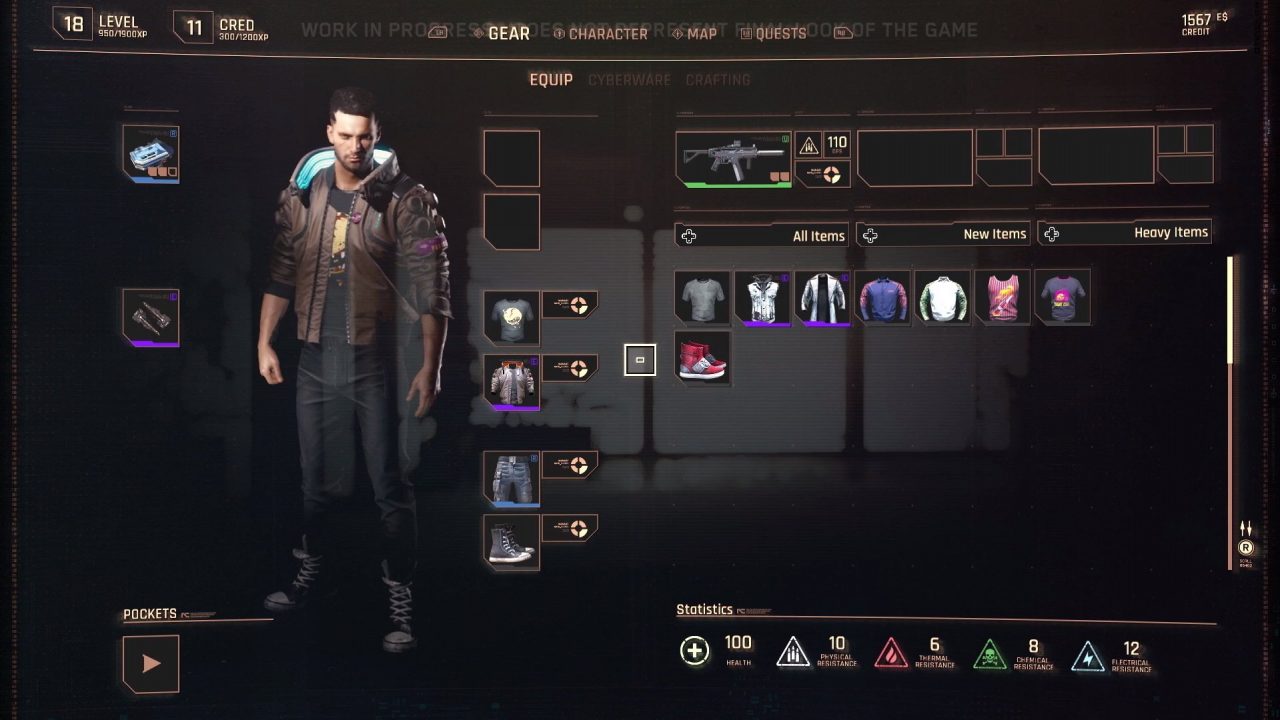Open the Crafting sub-tab

click(717, 80)
